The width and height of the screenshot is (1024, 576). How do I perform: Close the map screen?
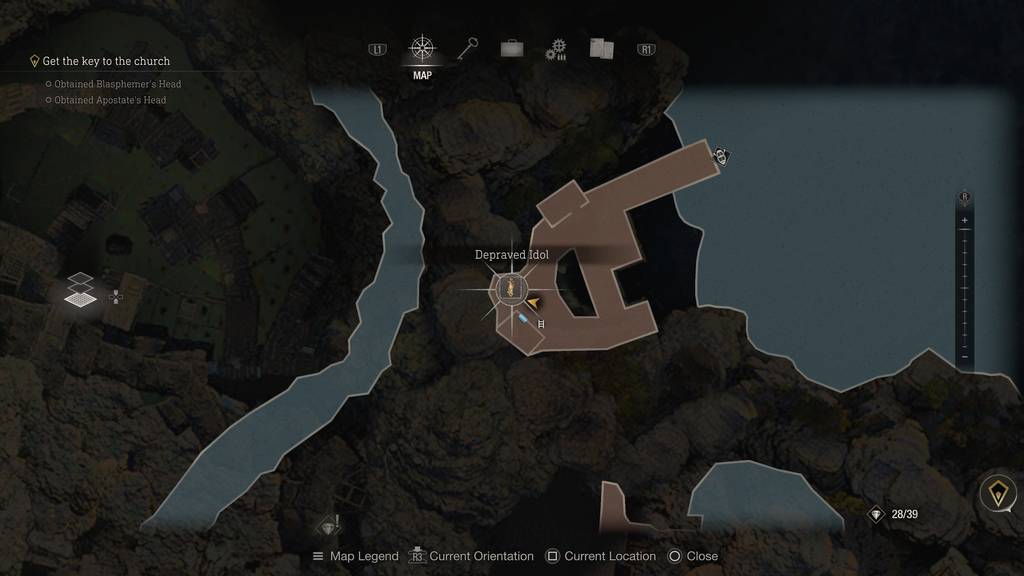(x=693, y=556)
